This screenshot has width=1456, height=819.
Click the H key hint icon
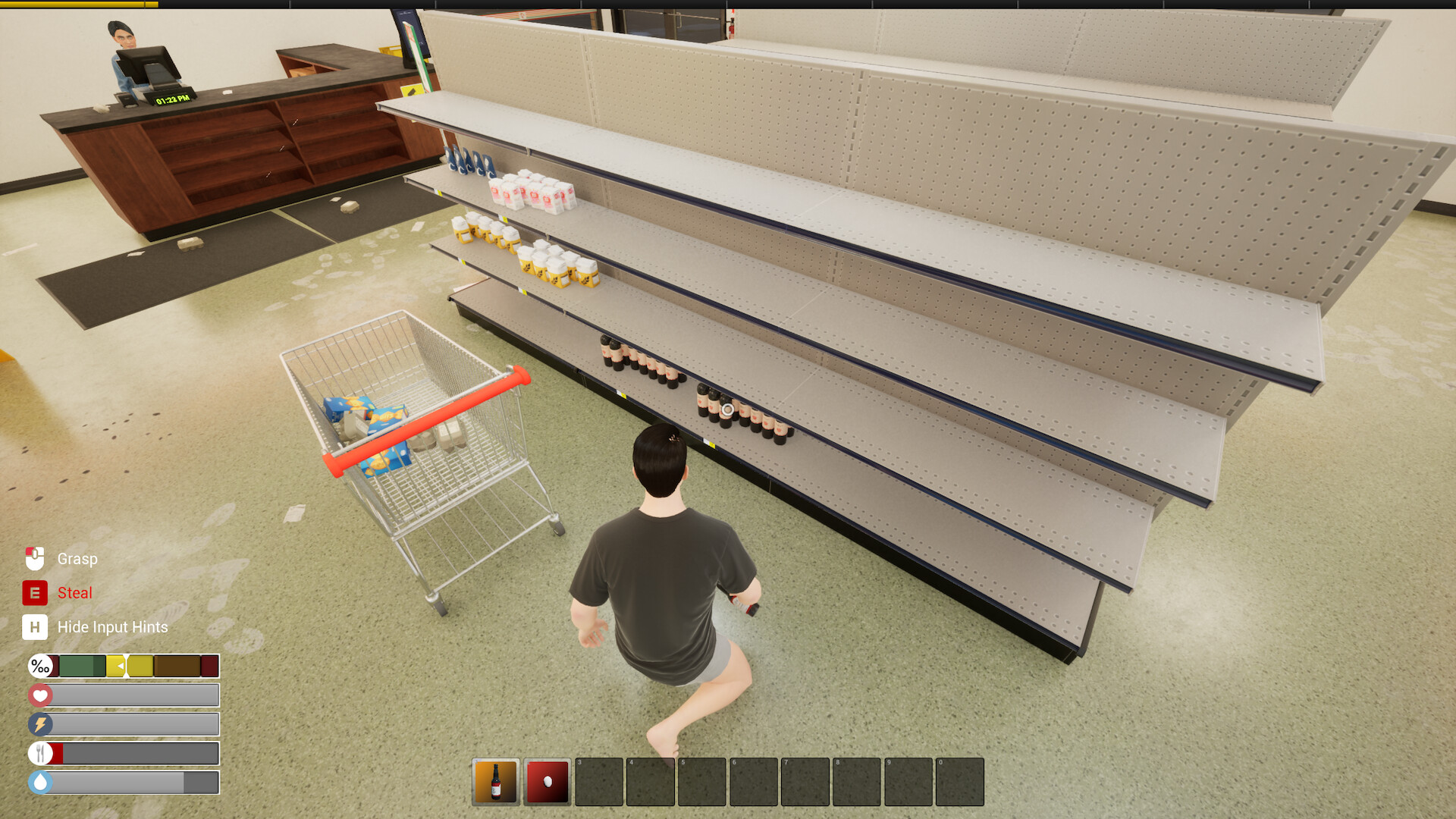[x=33, y=627]
